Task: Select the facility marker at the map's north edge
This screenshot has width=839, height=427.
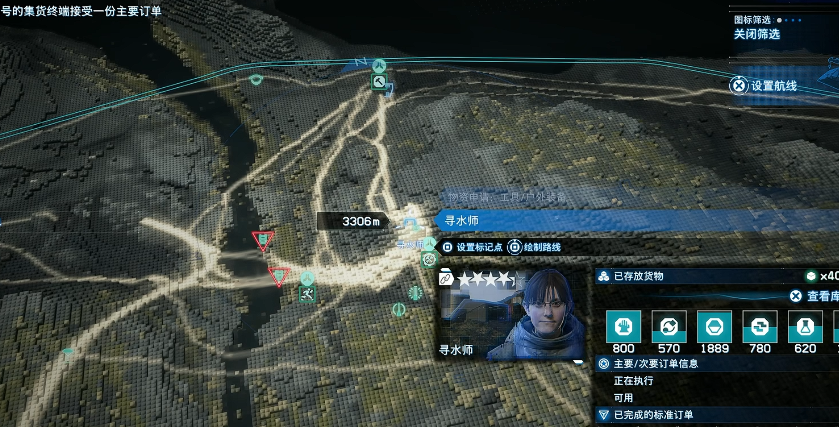Action: pos(380,84)
